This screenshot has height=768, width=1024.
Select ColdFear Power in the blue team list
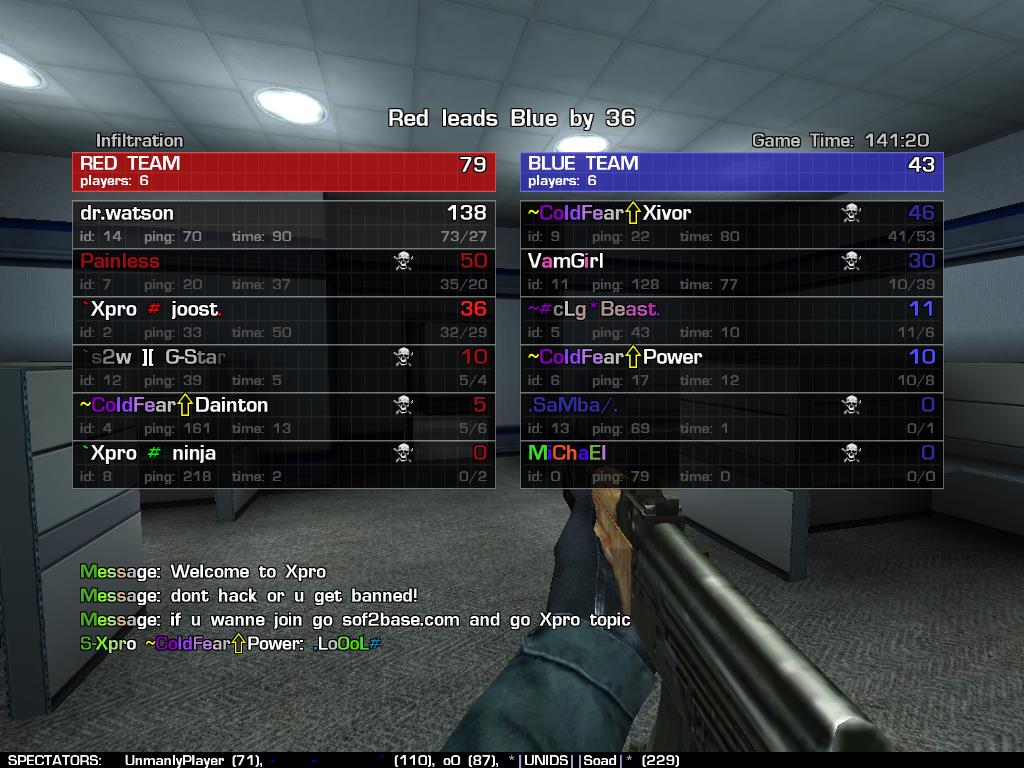click(x=731, y=368)
